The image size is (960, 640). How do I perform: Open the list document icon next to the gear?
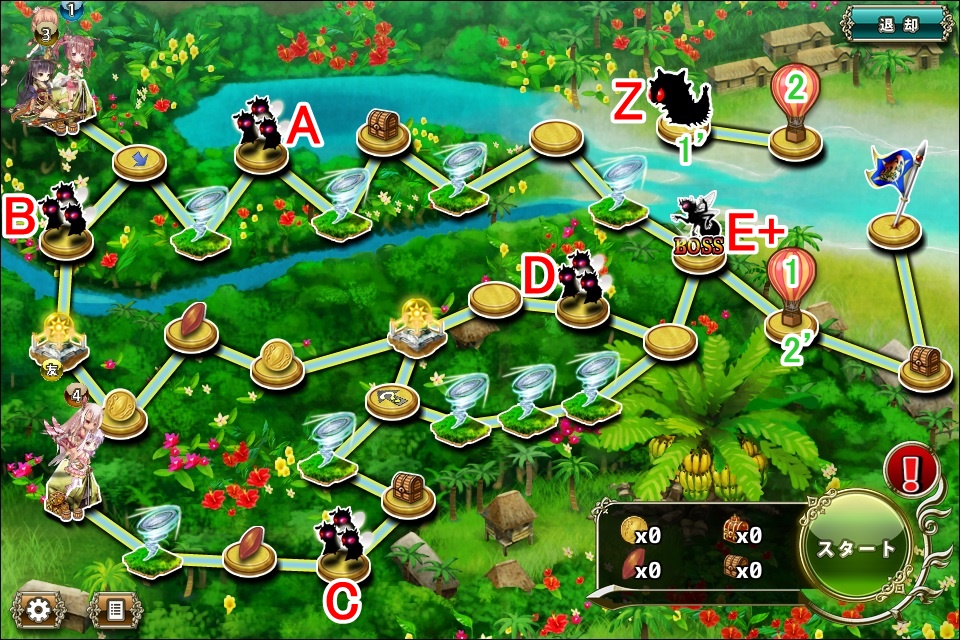(x=114, y=608)
